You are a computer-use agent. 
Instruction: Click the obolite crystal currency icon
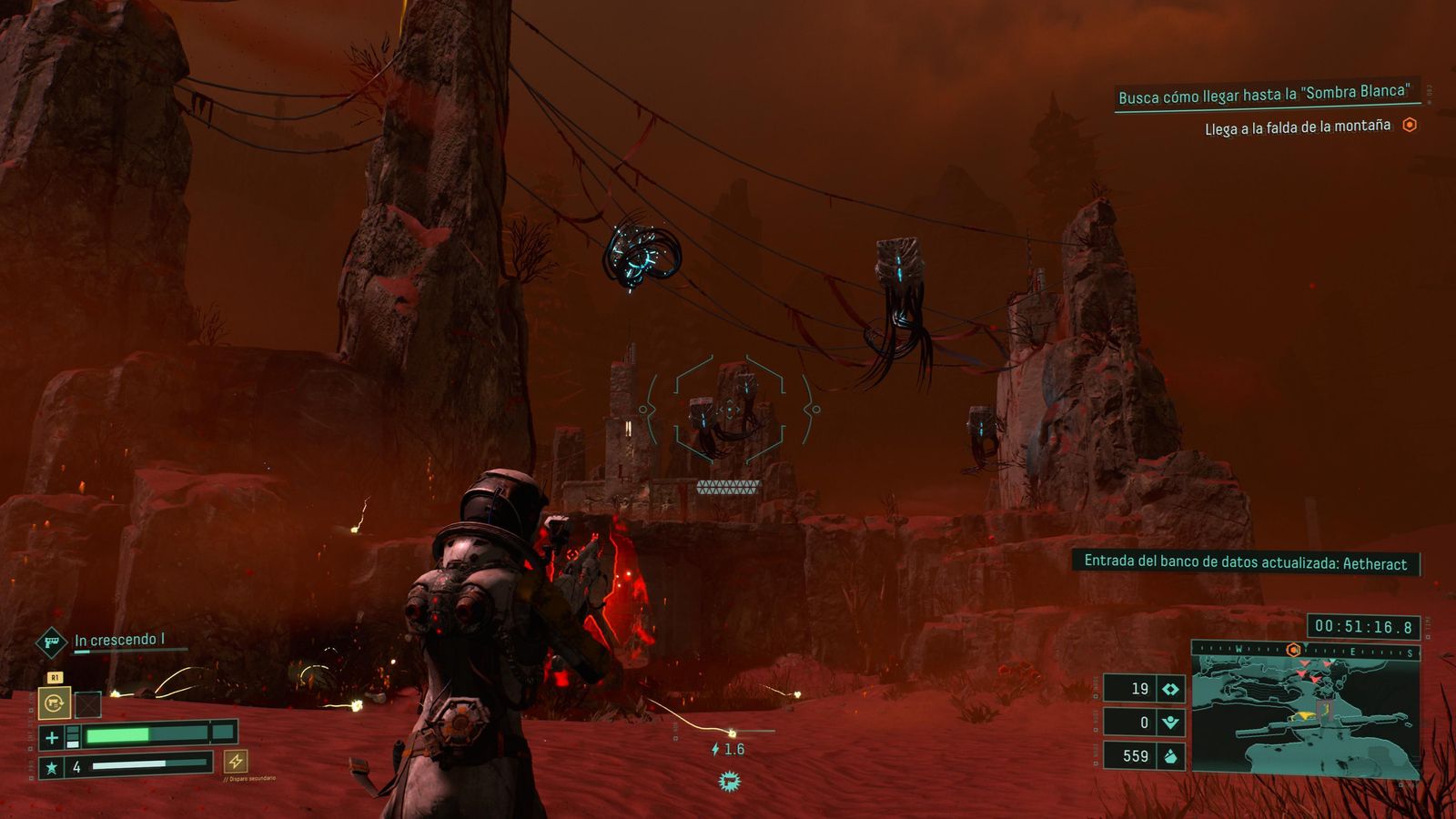pyautogui.click(x=1170, y=756)
